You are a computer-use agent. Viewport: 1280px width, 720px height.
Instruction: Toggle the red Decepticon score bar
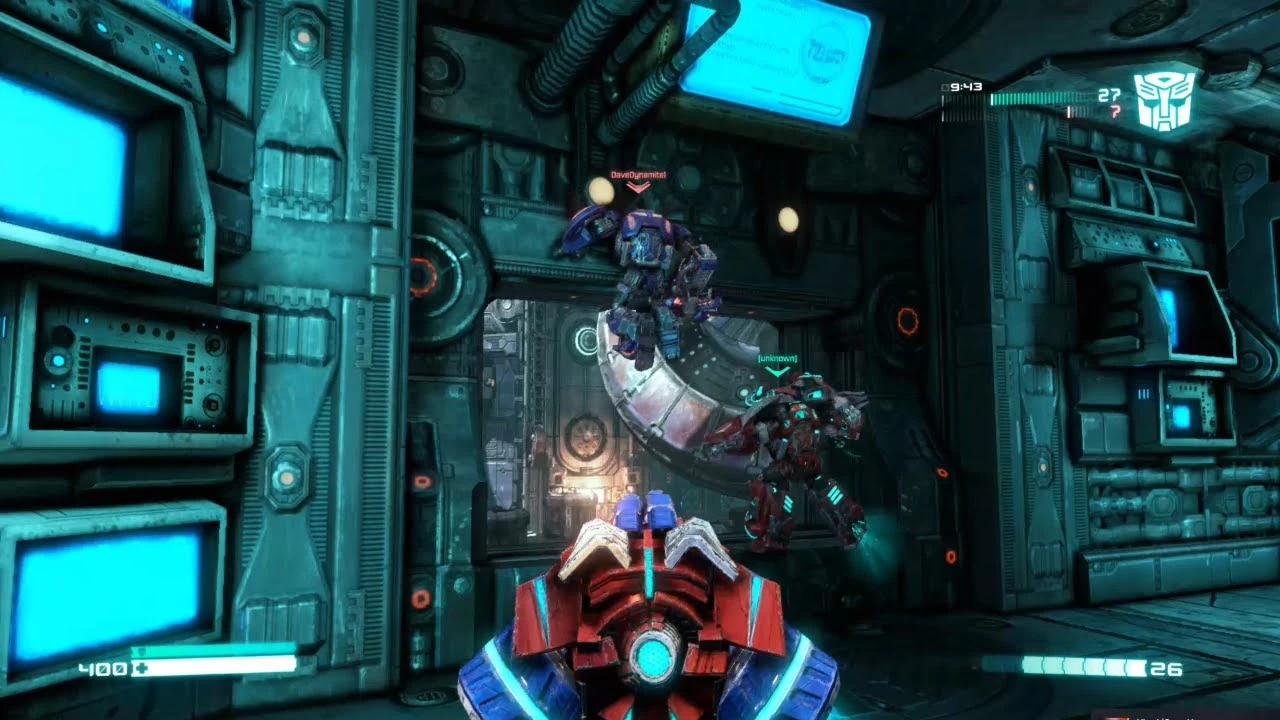(x=1078, y=111)
